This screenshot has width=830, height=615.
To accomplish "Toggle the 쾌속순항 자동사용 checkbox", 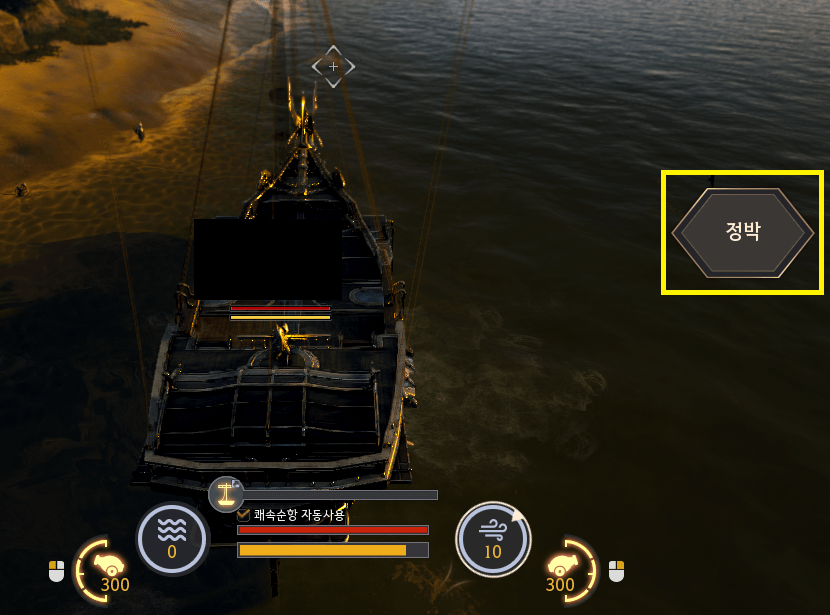I will (244, 515).
